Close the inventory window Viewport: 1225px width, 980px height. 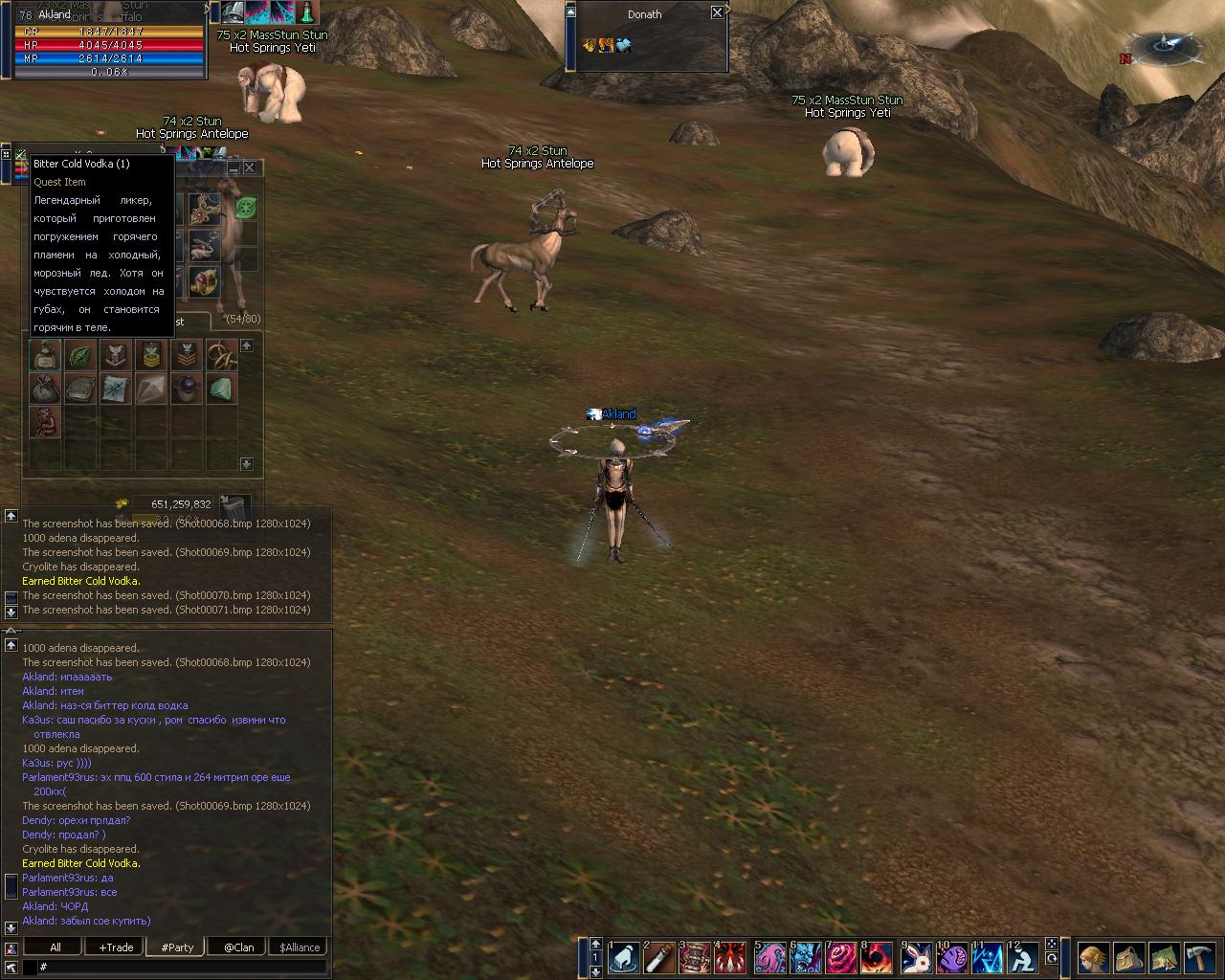[250, 167]
